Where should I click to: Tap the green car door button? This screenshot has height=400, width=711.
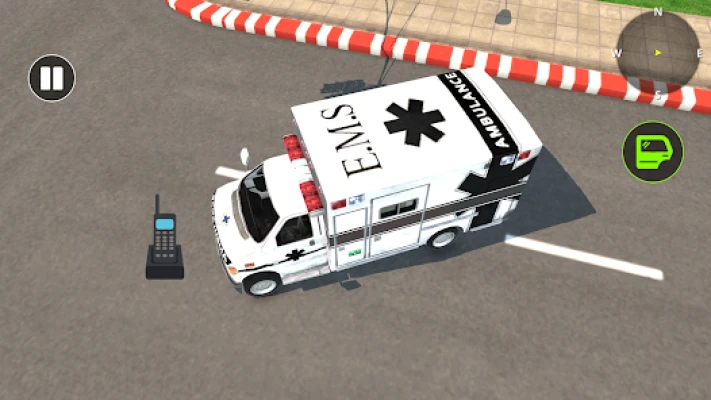(x=653, y=152)
